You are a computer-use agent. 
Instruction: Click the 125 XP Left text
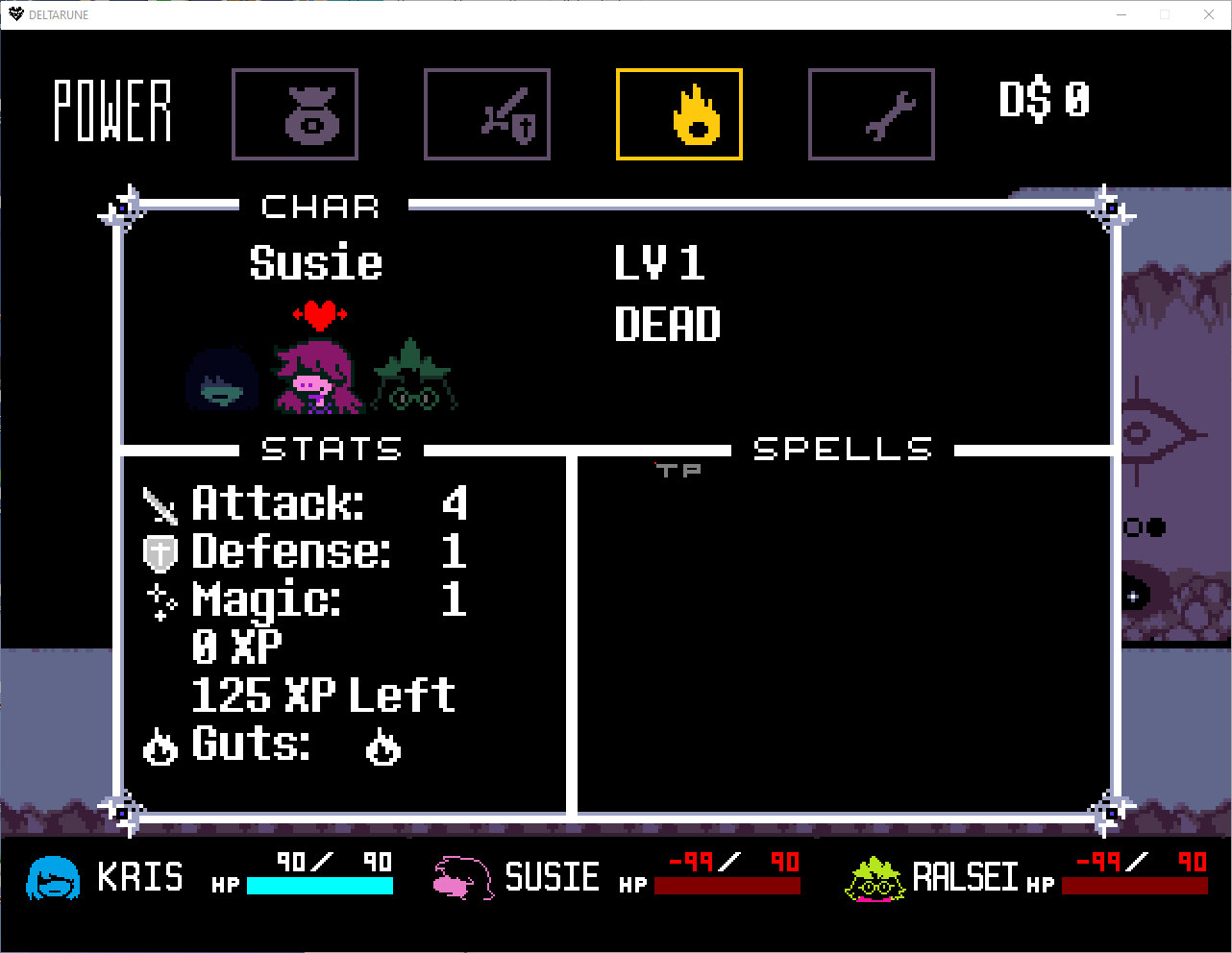(323, 696)
